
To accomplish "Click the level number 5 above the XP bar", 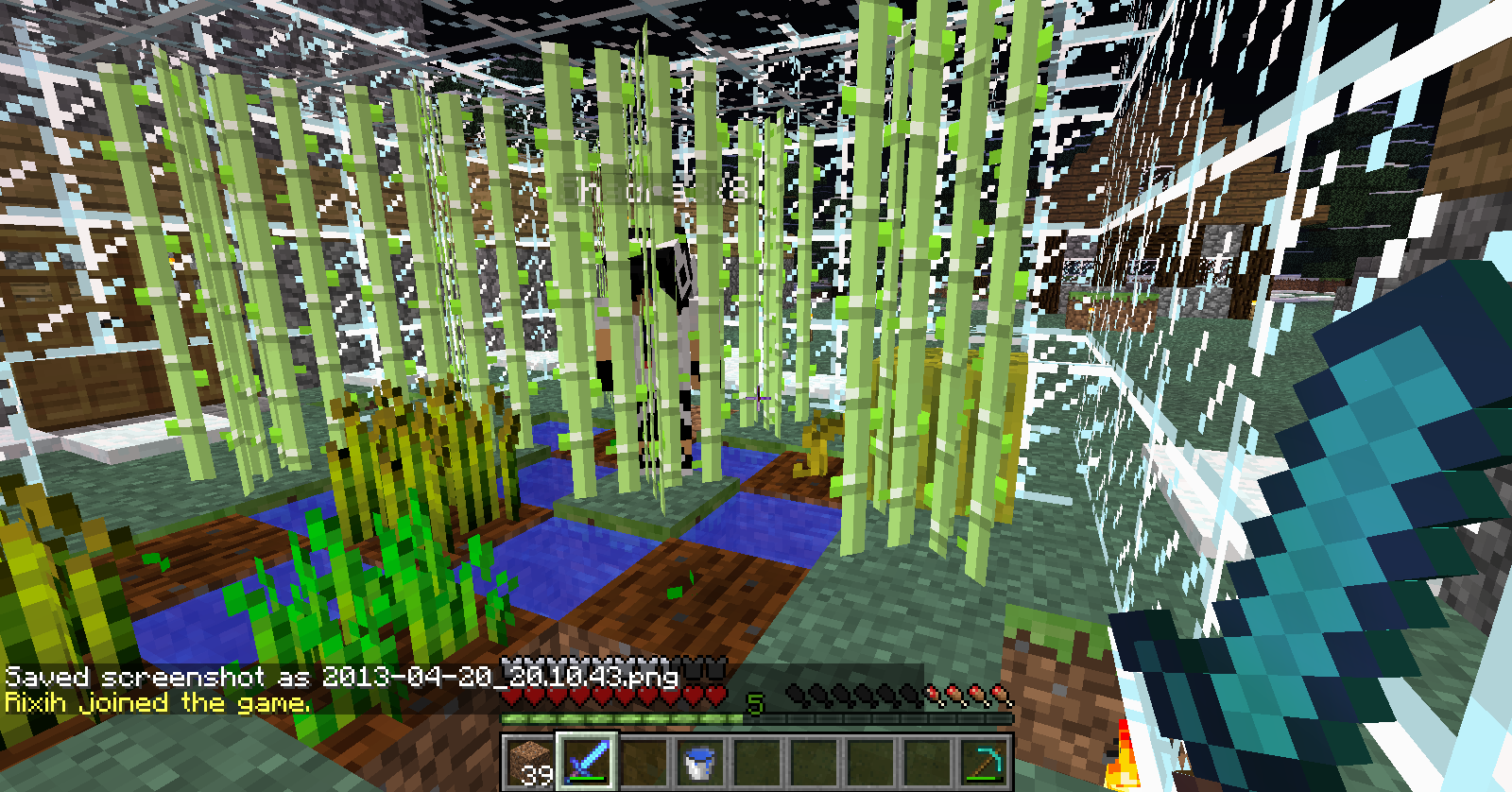I will (754, 704).
